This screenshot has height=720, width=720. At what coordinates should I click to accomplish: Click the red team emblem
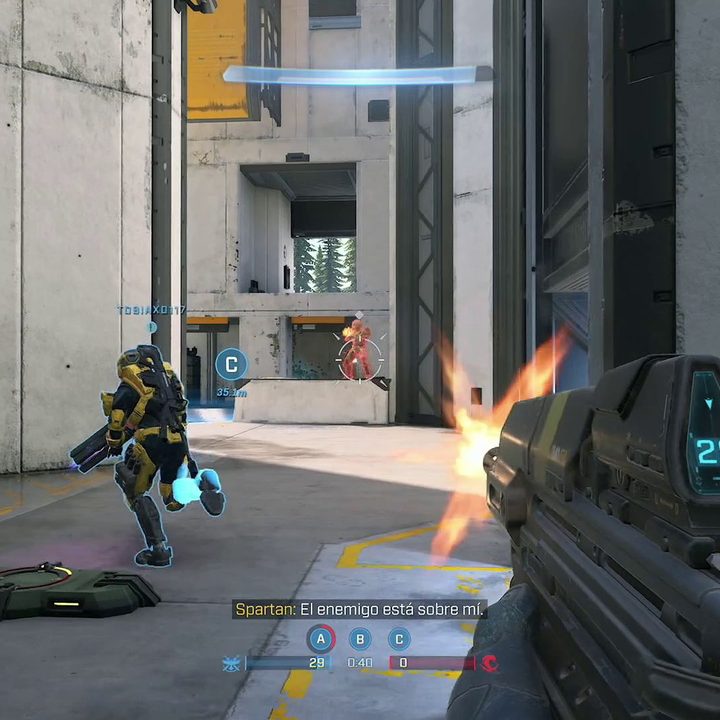tap(489, 662)
